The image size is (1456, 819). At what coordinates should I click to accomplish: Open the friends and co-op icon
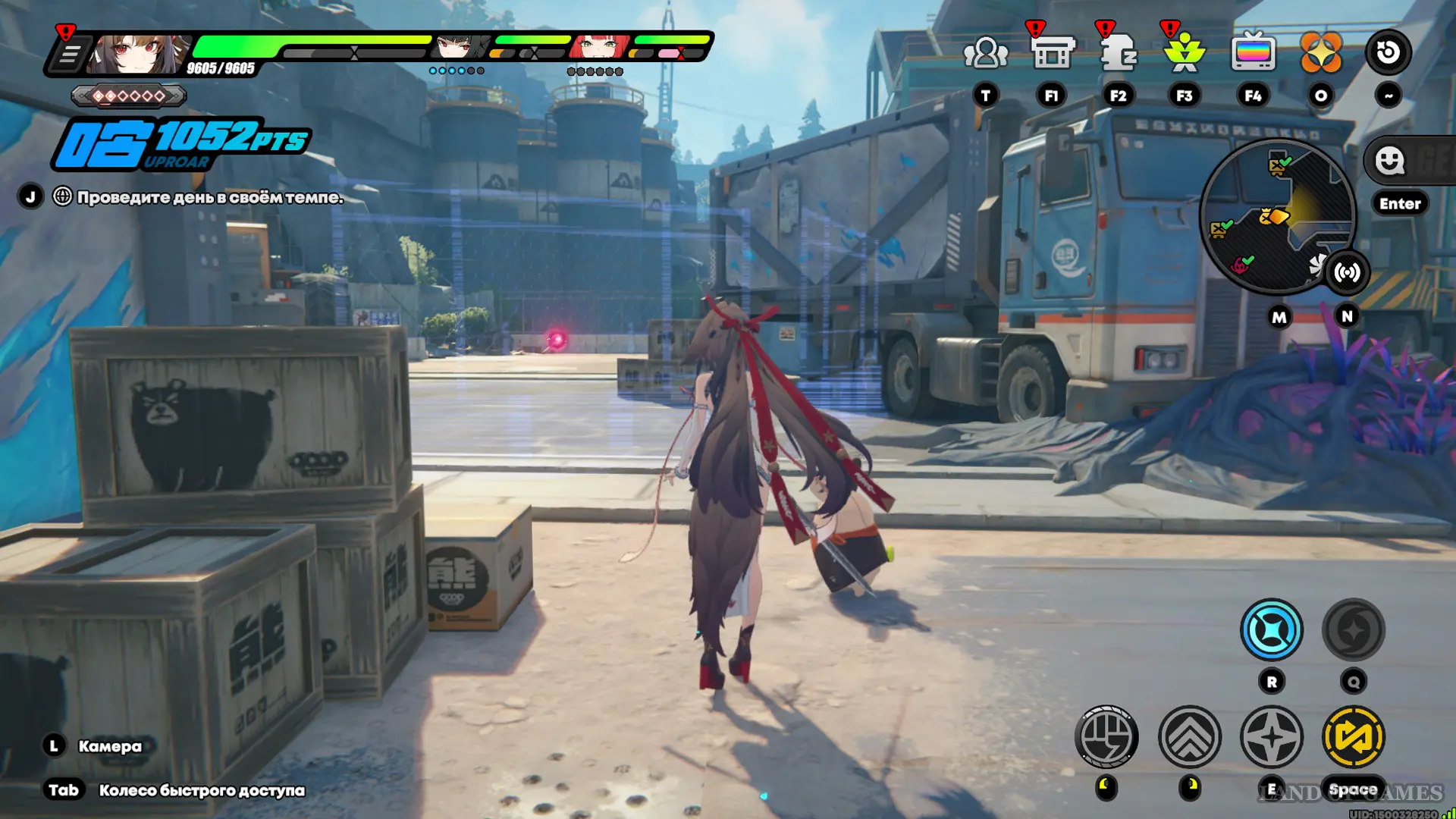(985, 53)
